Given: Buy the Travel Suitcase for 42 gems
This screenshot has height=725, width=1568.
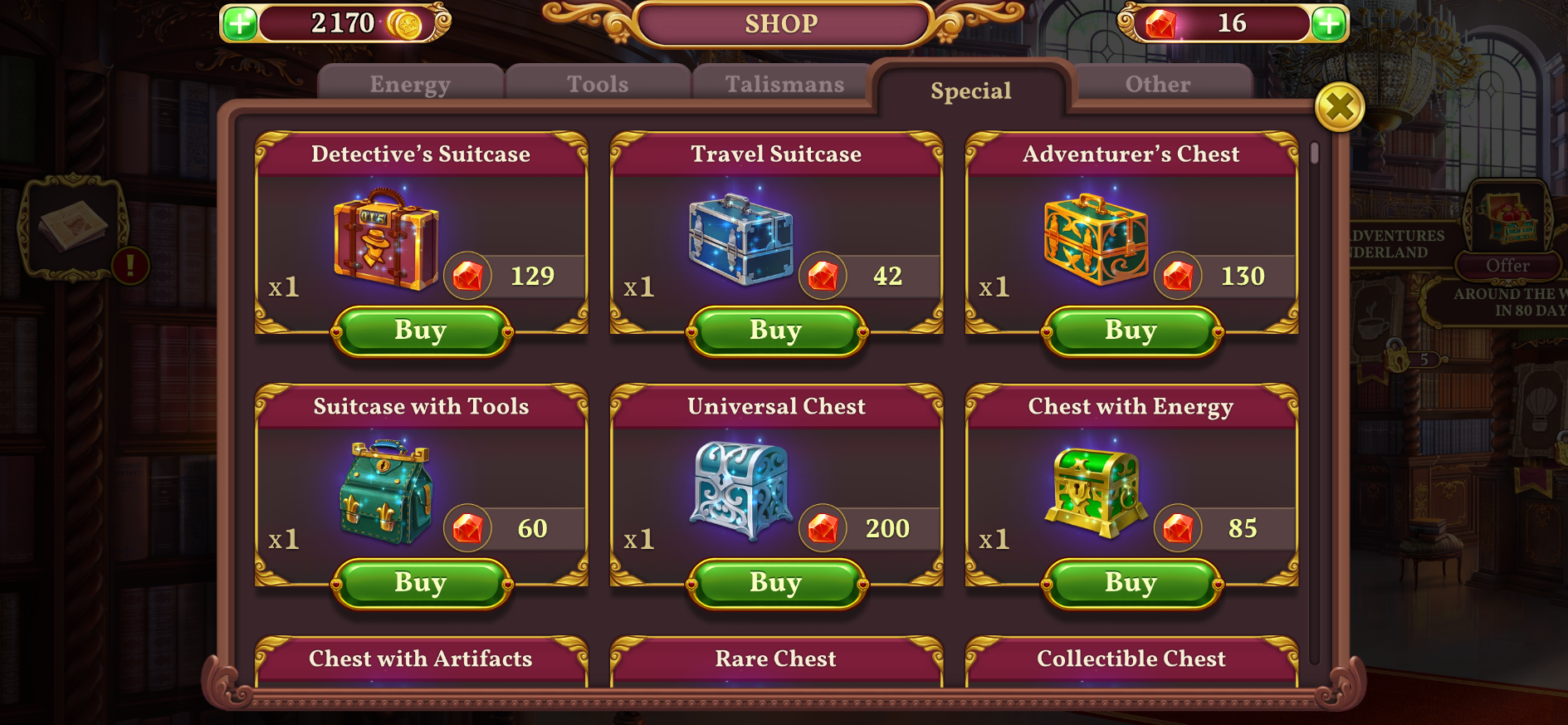Looking at the screenshot, I should click(775, 330).
